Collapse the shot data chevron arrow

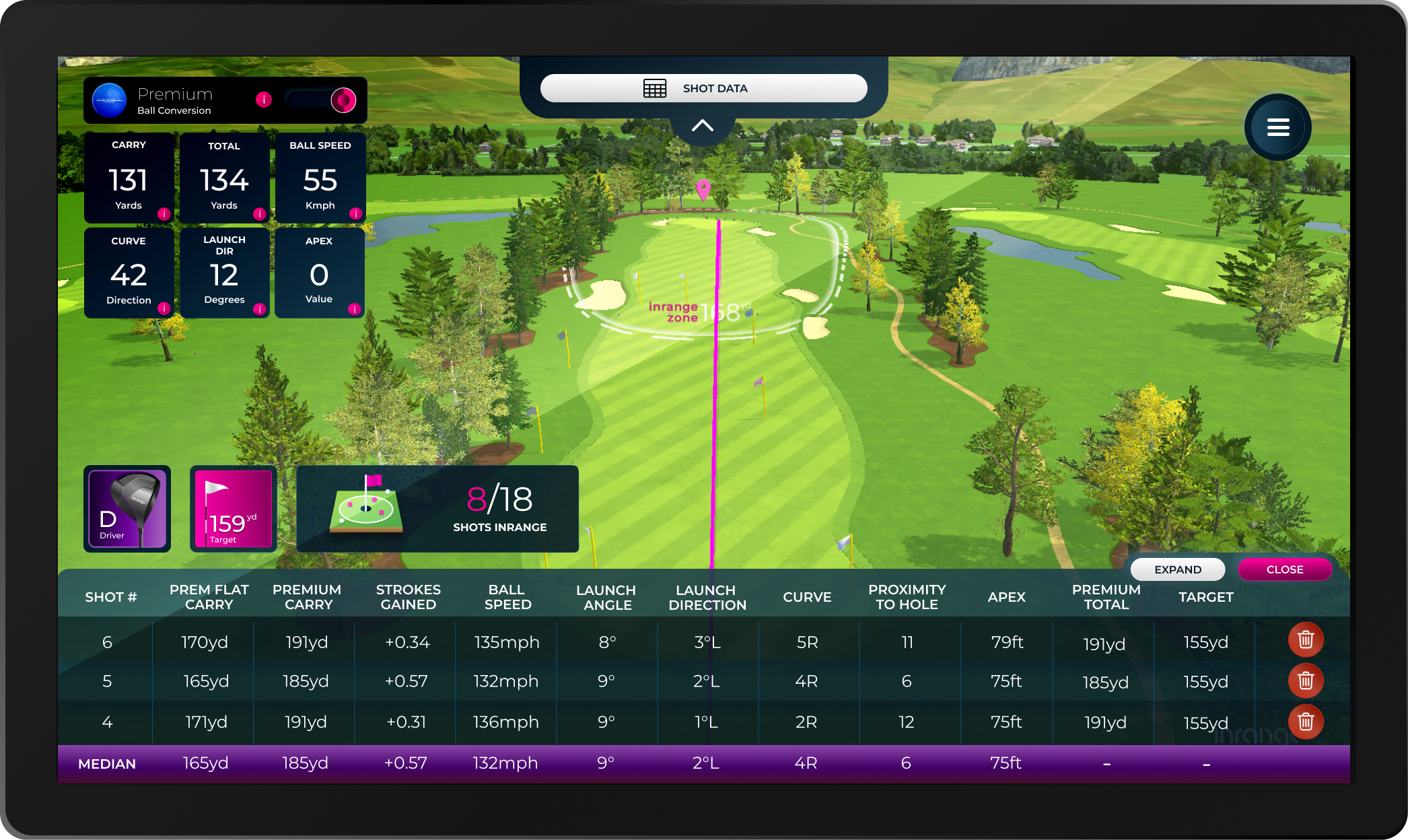coord(702,126)
